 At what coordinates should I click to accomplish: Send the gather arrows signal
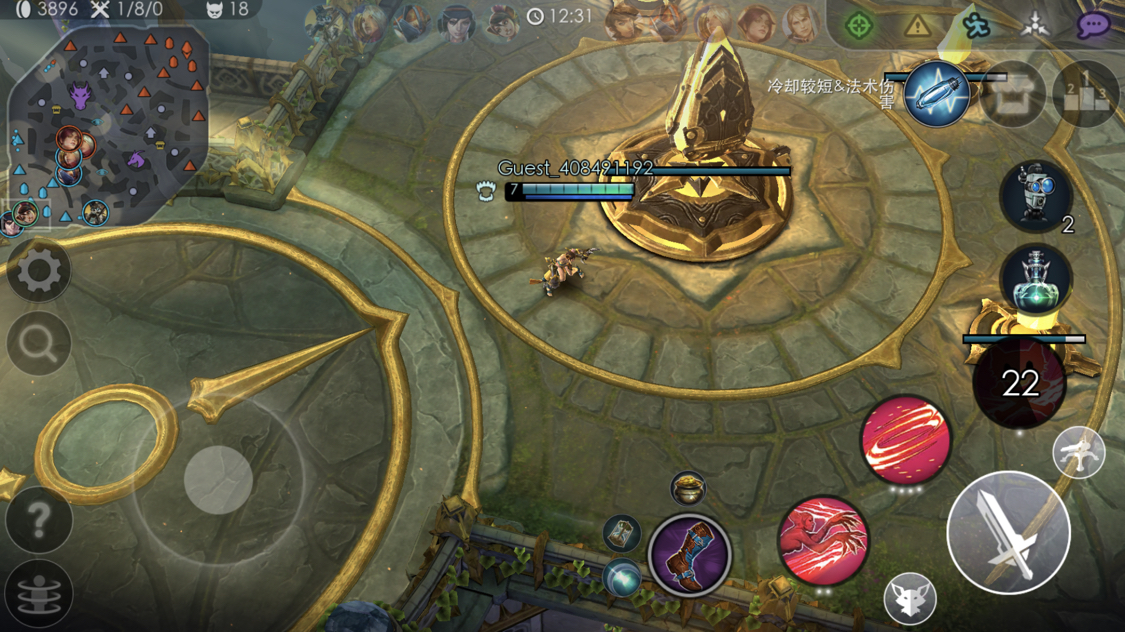(x=1034, y=25)
